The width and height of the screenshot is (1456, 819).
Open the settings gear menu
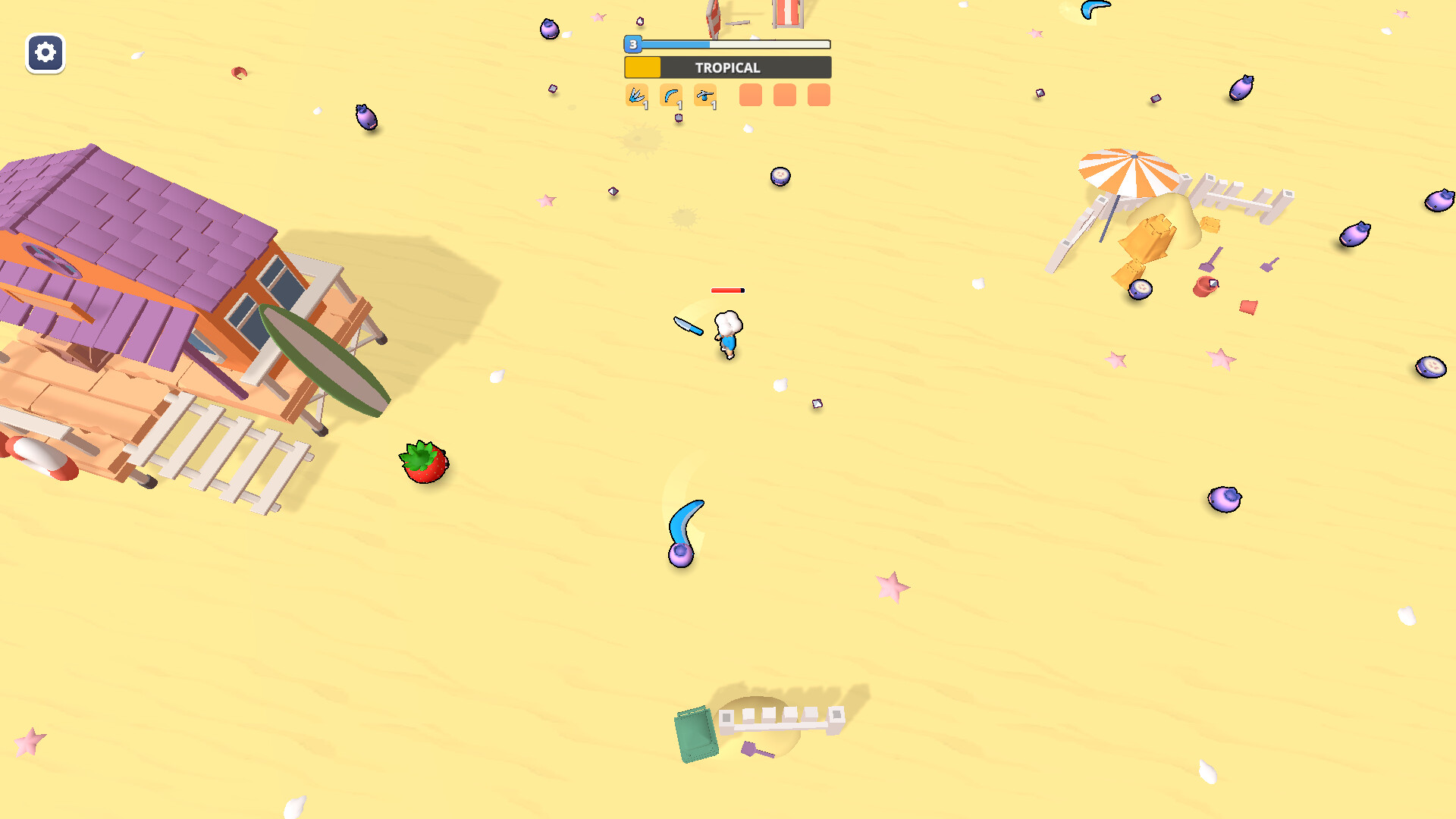[45, 54]
